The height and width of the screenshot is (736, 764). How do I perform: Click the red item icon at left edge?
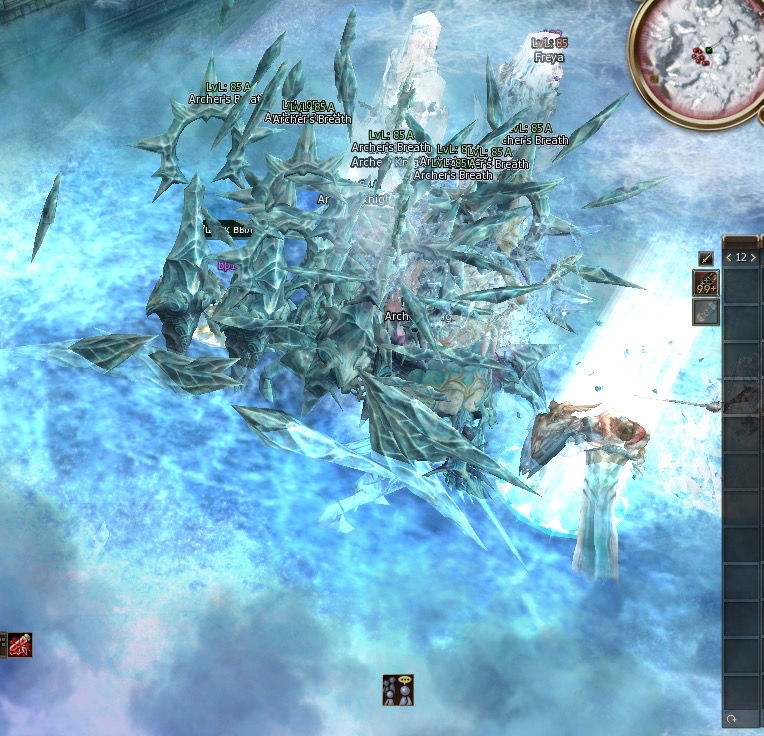(19, 645)
